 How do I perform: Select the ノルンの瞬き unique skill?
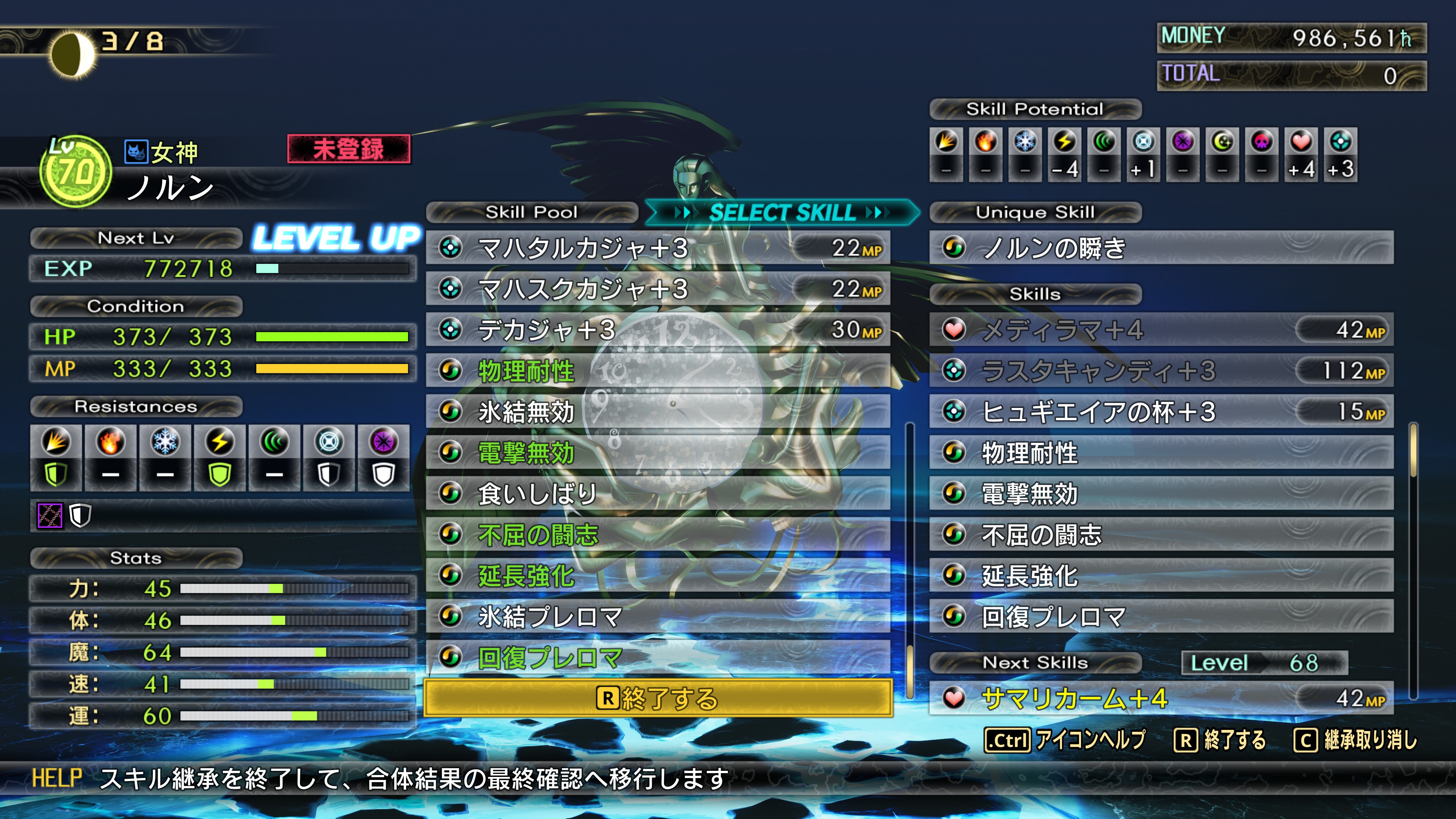[1161, 248]
